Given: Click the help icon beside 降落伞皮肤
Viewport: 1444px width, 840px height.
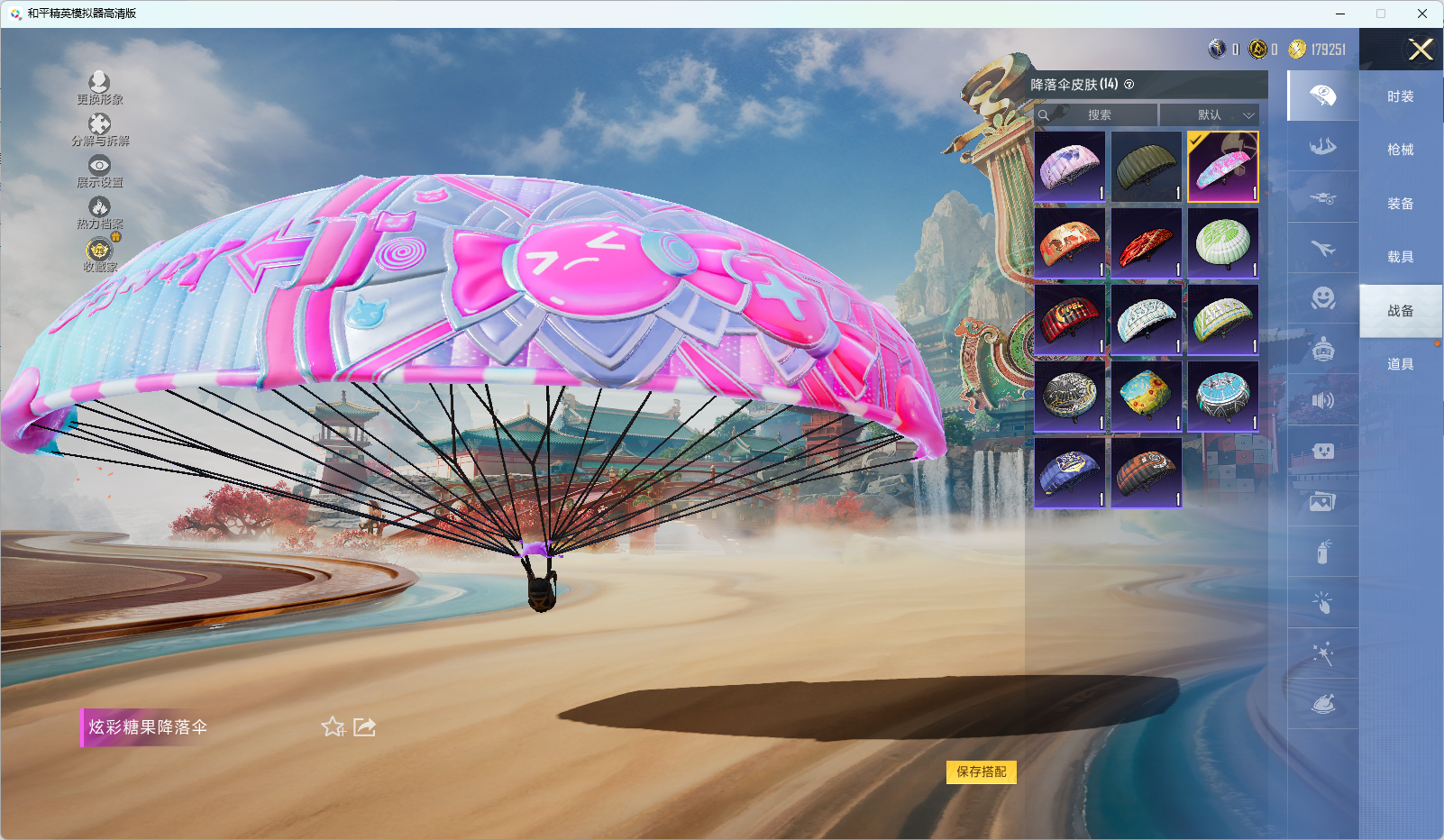Looking at the screenshot, I should pos(1129,85).
